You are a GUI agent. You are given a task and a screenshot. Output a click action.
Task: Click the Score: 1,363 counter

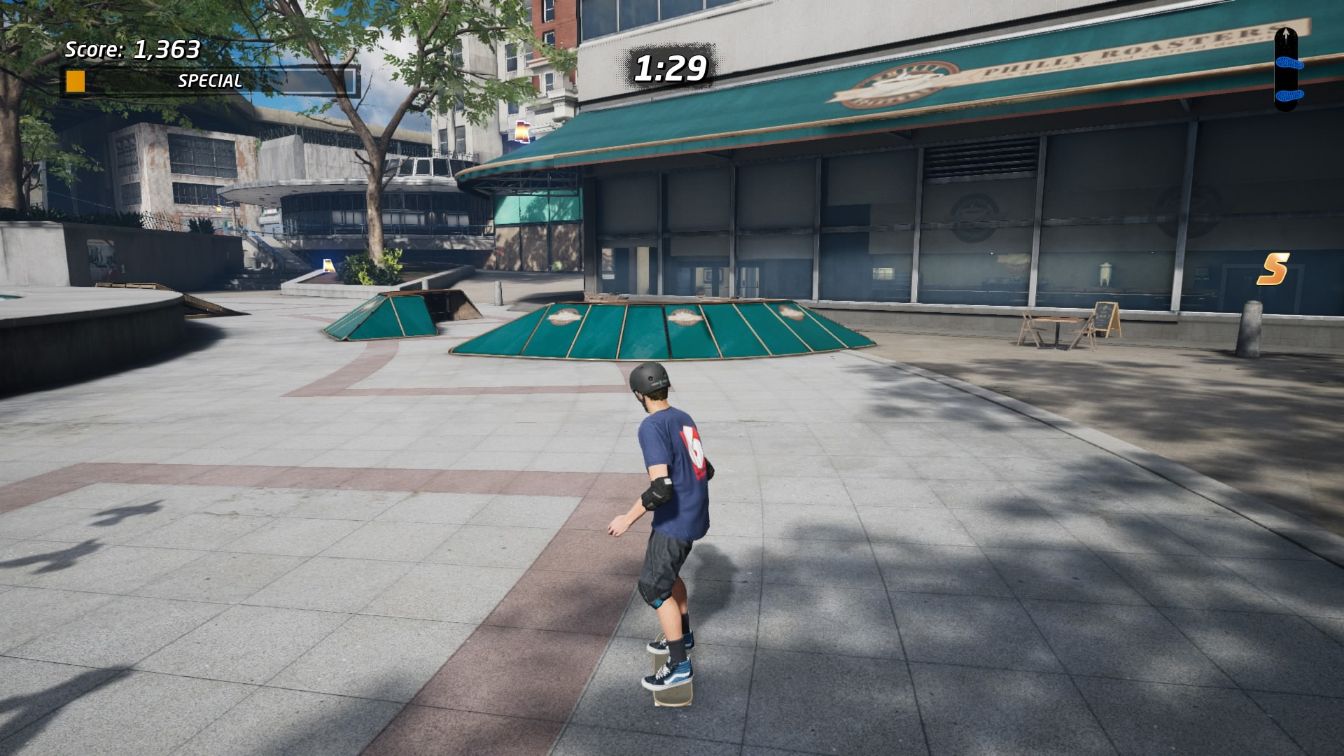[130, 48]
